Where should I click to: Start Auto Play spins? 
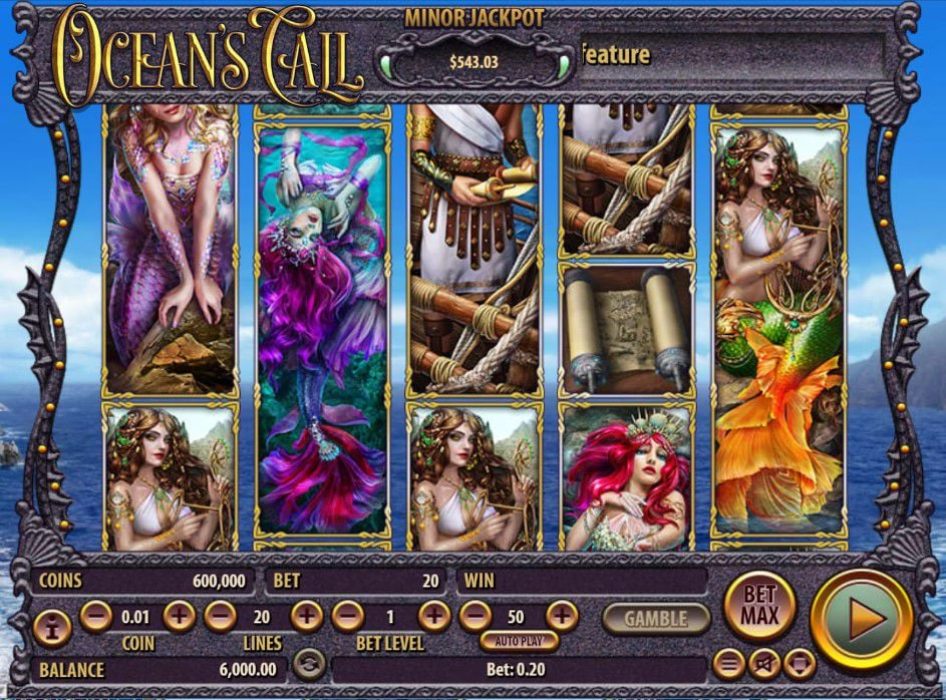point(520,641)
